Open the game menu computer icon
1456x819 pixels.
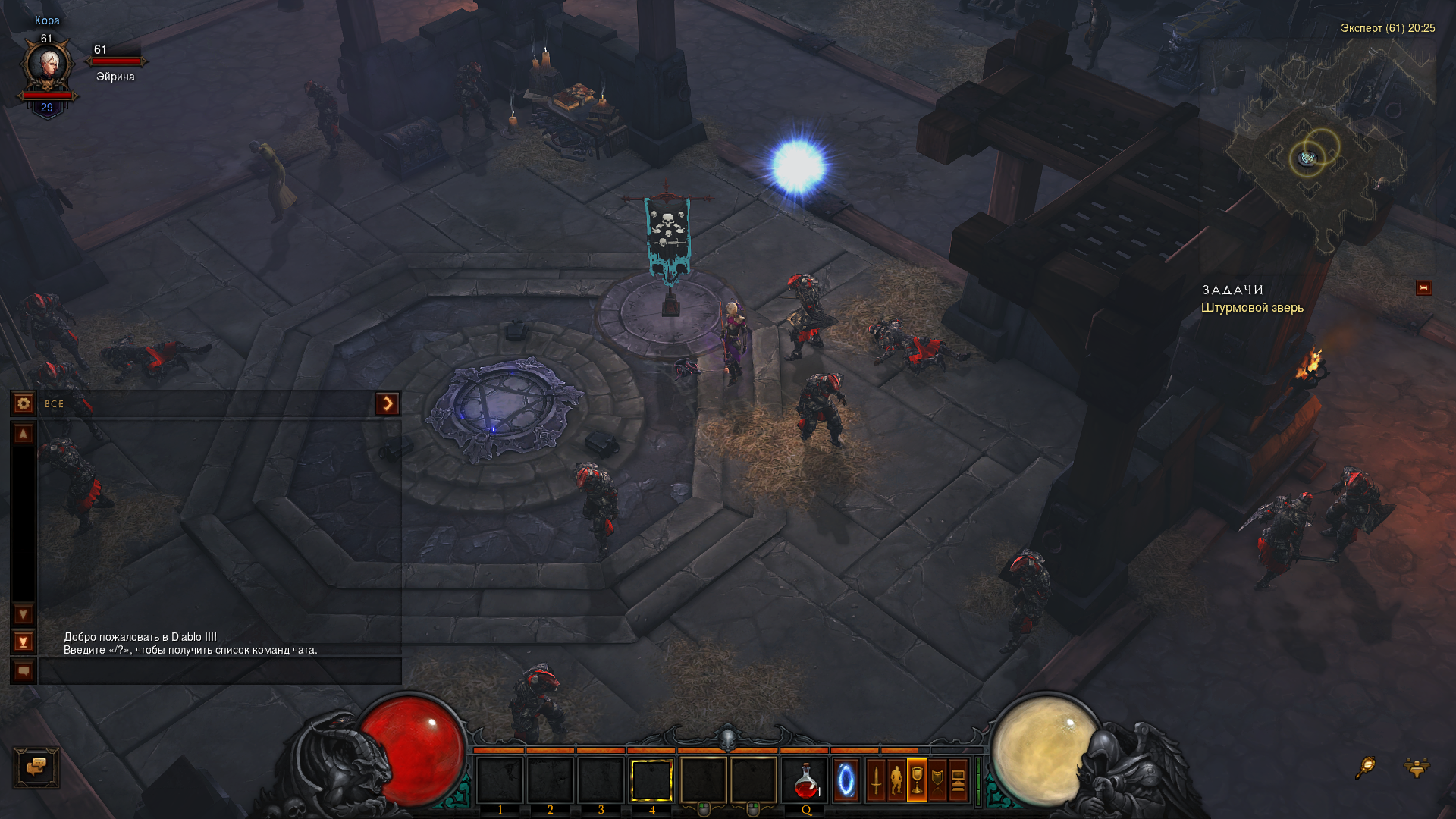pyautogui.click(x=958, y=780)
